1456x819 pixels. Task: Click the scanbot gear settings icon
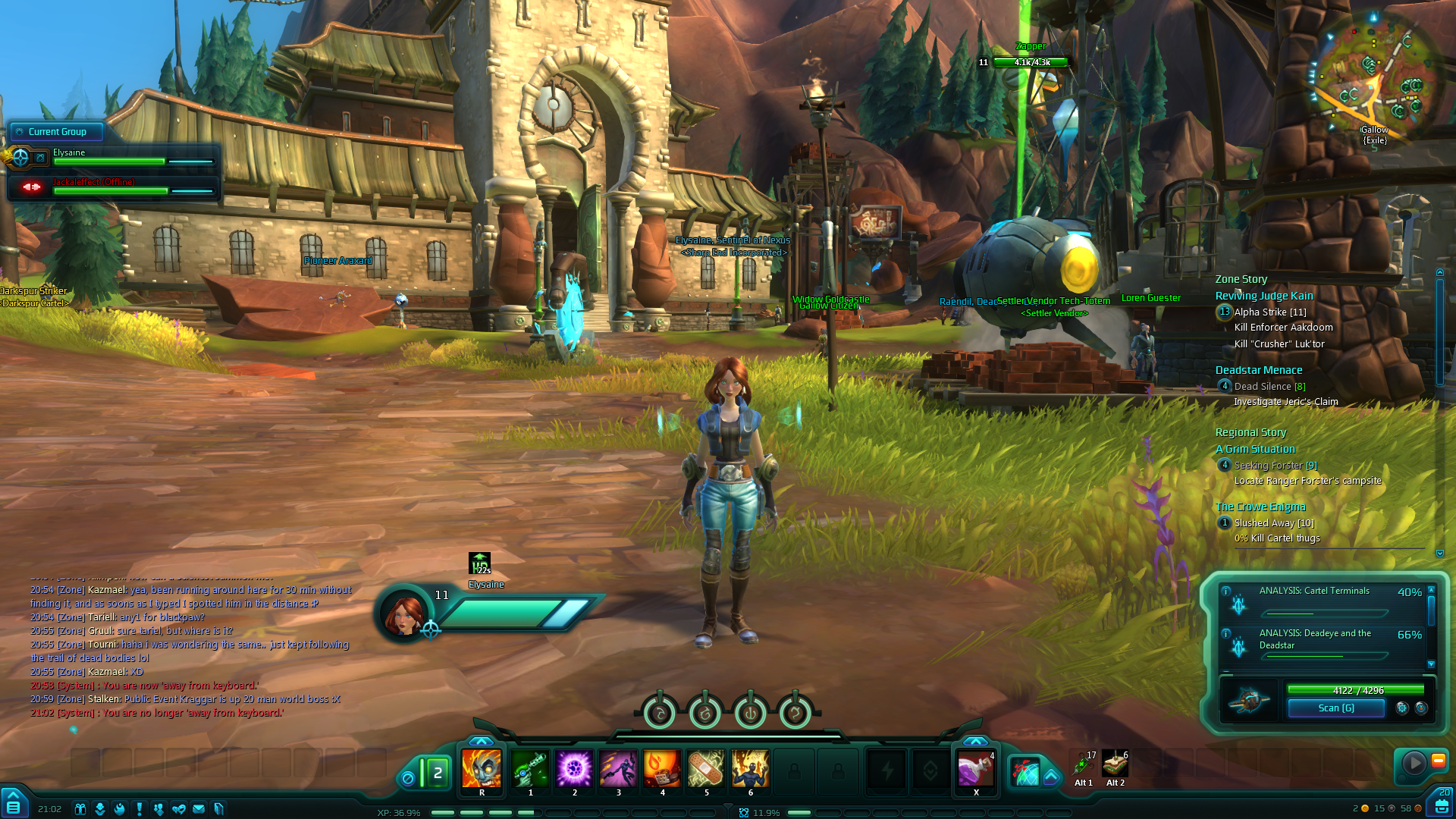[1402, 708]
